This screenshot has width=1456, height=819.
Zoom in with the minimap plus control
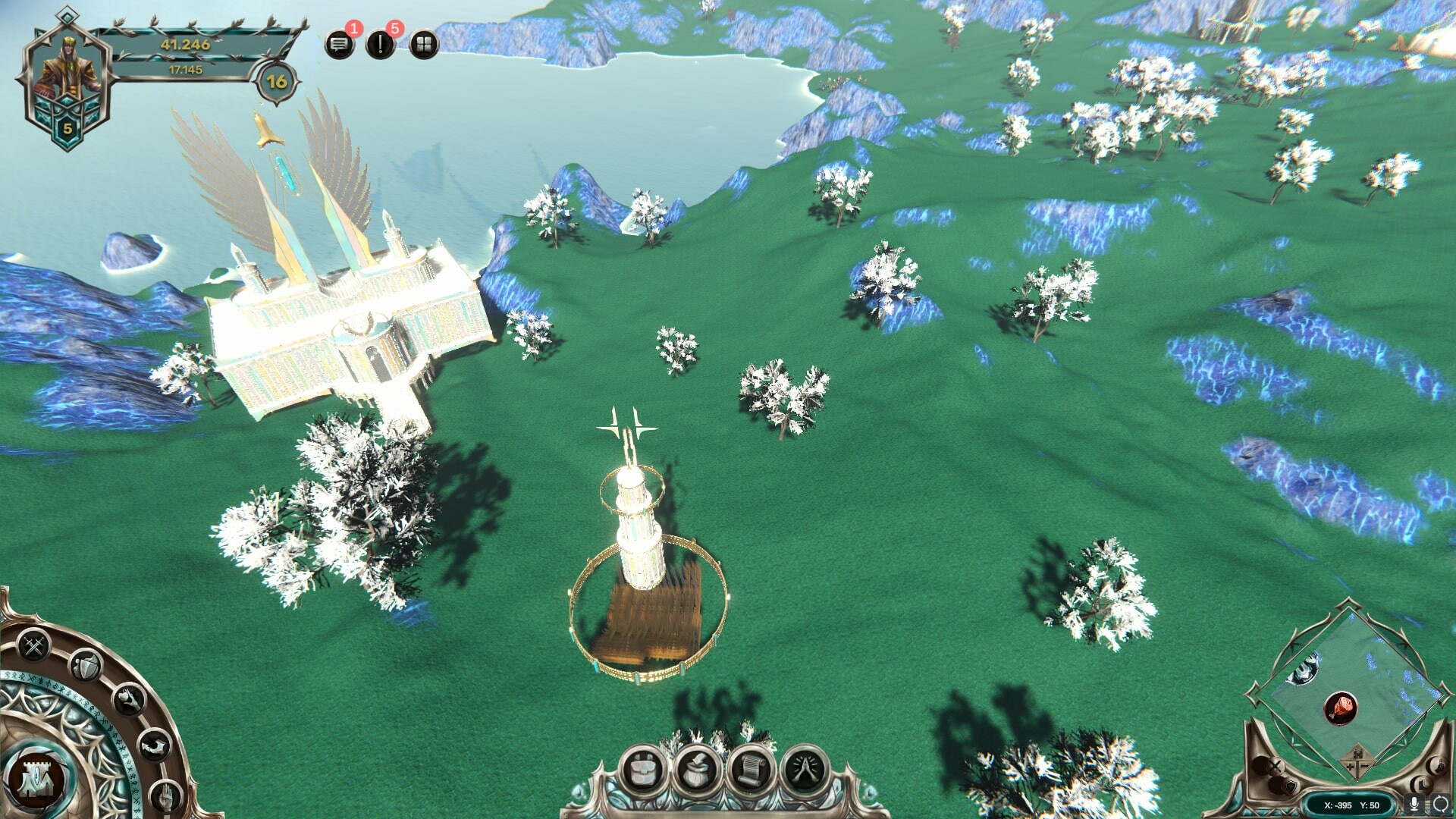pyautogui.click(x=1349, y=766)
